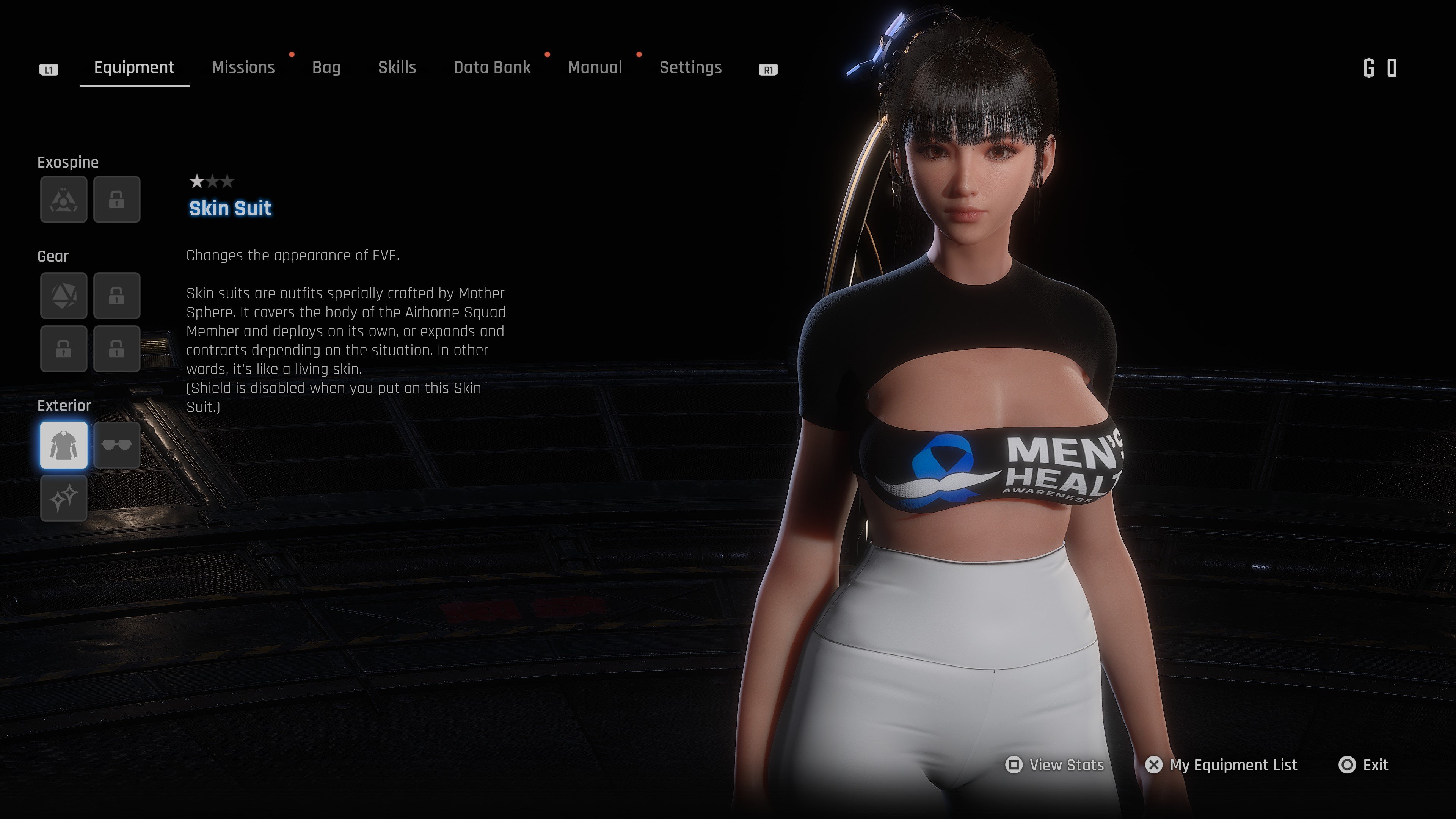Select the unlocked Exospine slot

(x=64, y=199)
